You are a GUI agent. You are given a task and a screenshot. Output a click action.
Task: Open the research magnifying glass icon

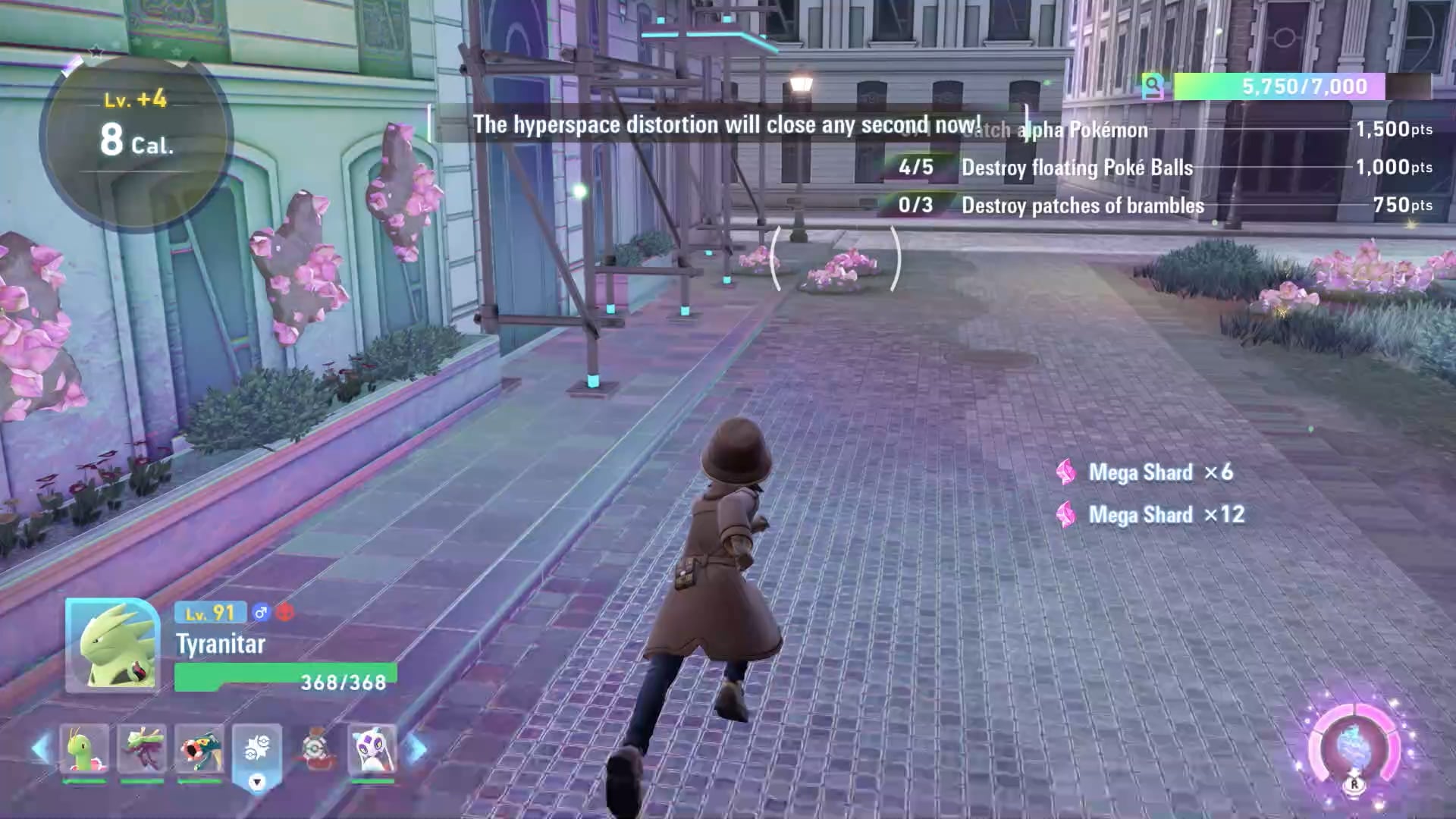[x=1153, y=87]
